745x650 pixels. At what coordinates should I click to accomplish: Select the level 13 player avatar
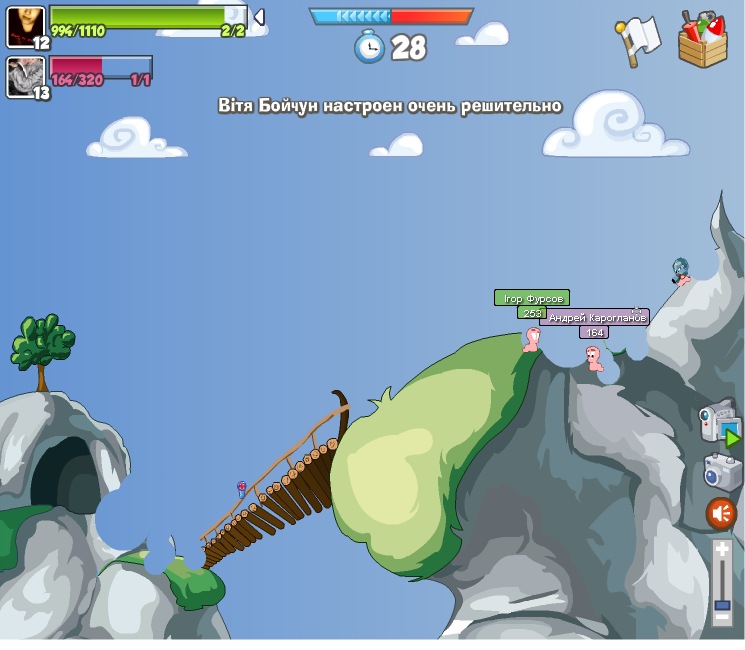[x=25, y=76]
